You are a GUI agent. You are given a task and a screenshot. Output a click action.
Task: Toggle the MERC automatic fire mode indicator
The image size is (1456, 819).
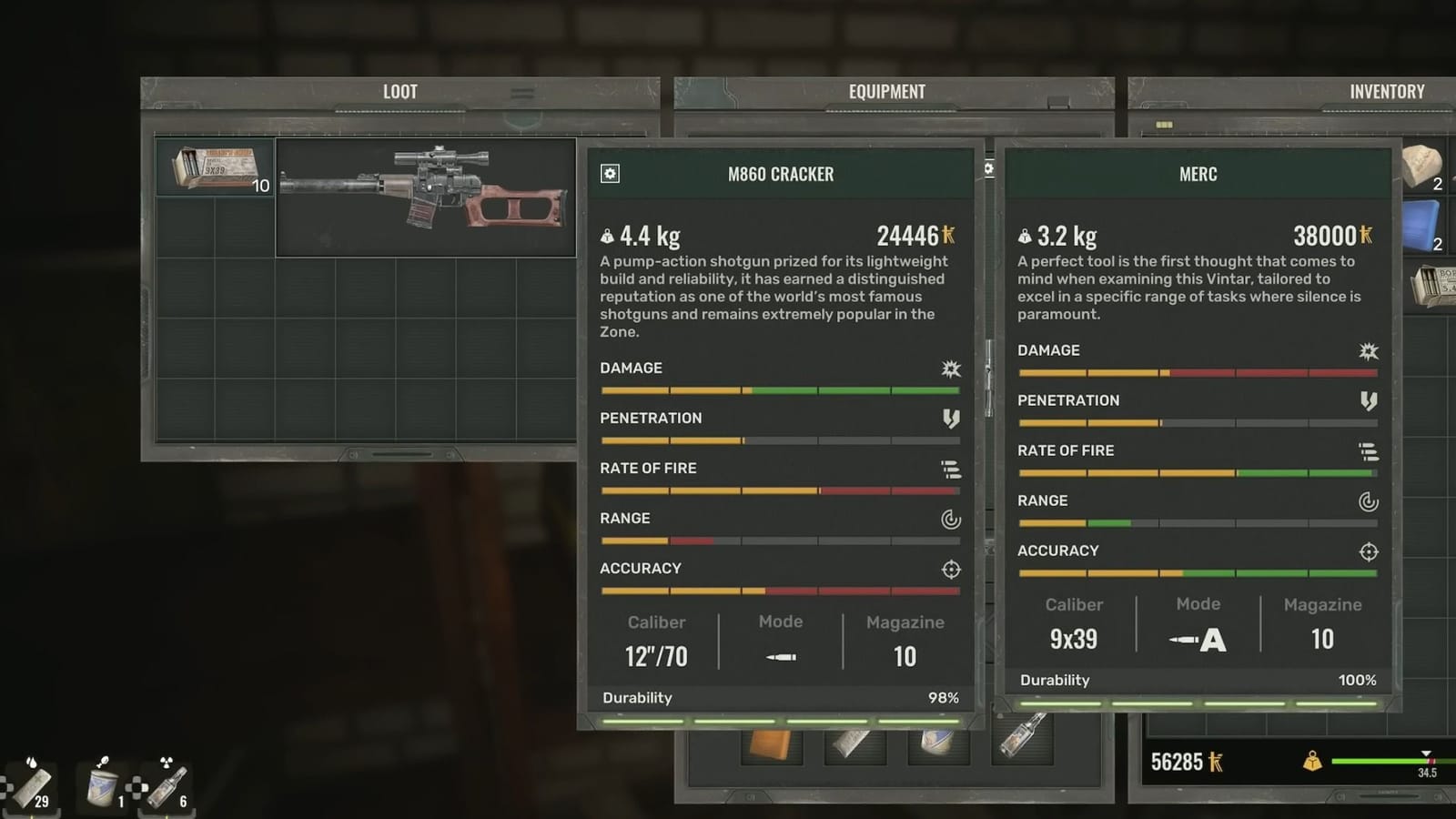(1198, 640)
